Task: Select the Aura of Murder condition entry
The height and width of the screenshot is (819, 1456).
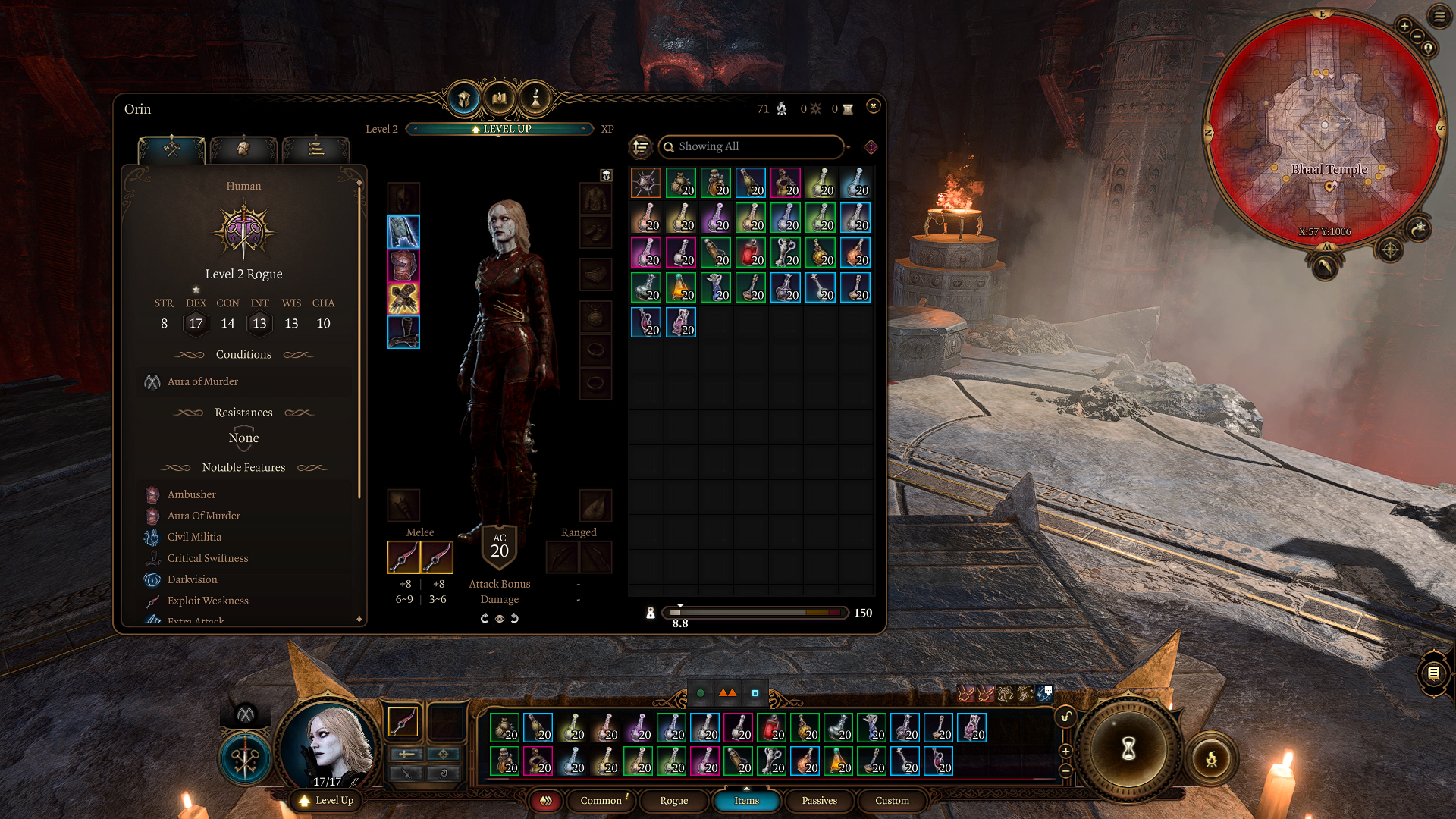Action: [x=202, y=381]
